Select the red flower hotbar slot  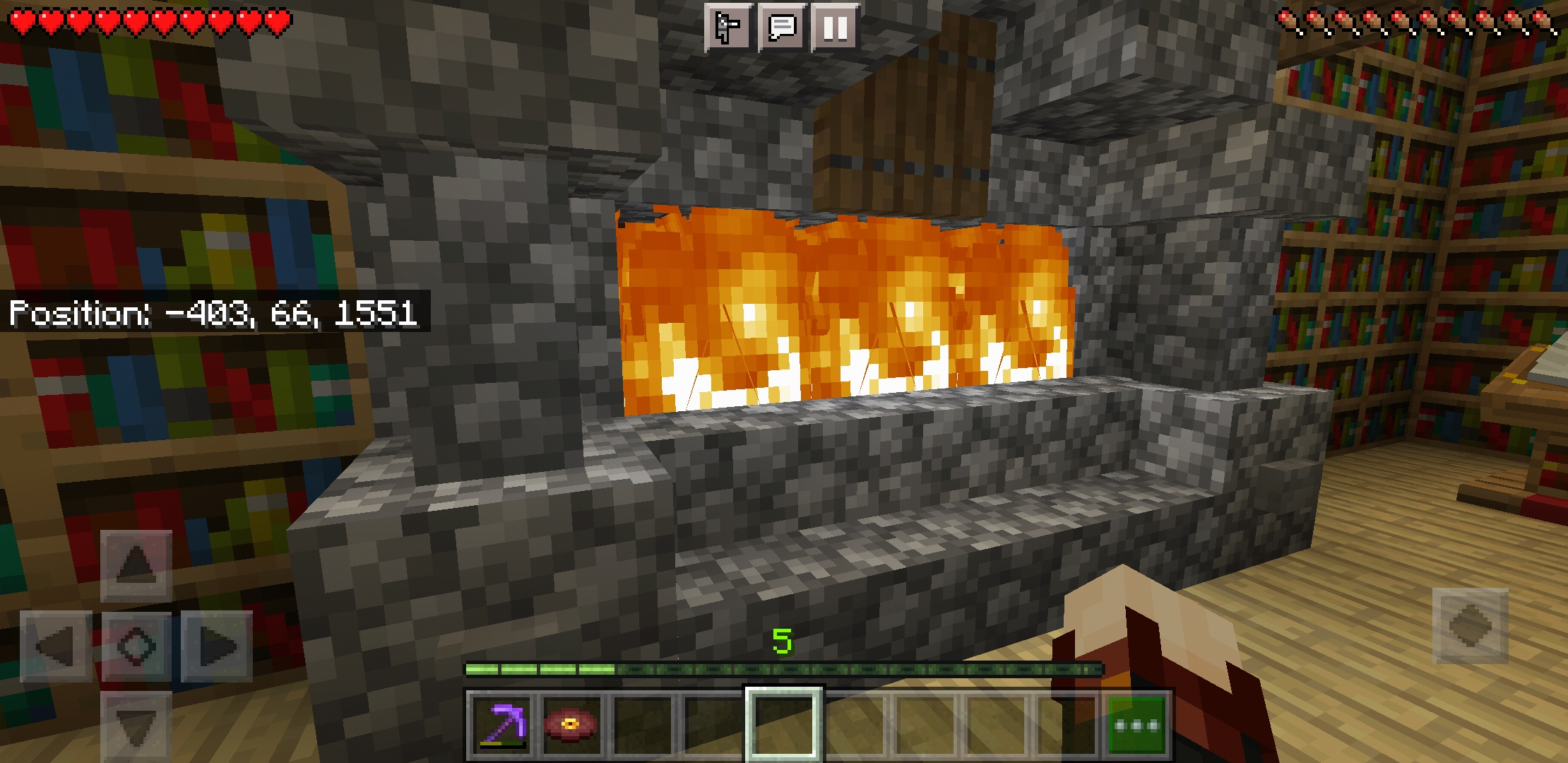(571, 726)
